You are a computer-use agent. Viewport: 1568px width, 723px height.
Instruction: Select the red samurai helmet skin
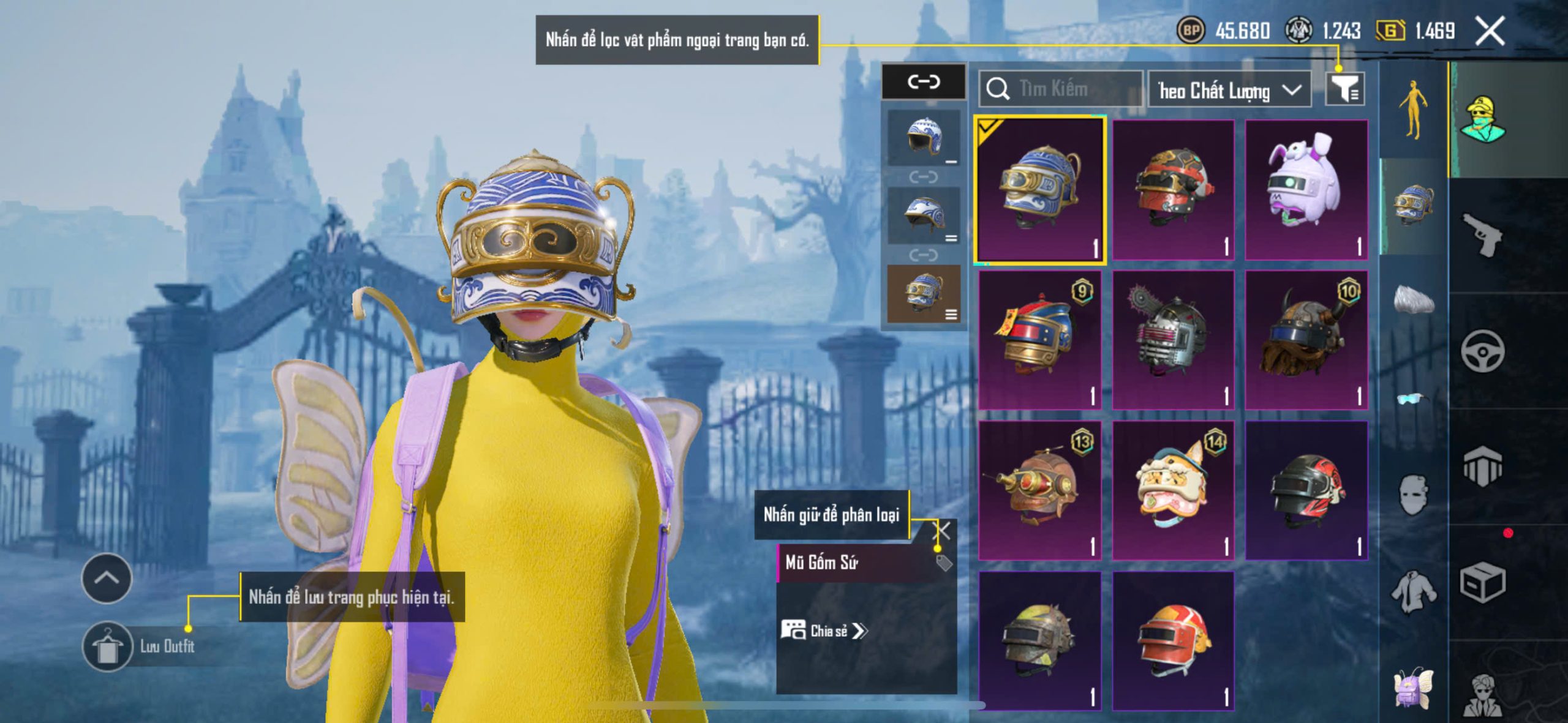coord(1172,189)
